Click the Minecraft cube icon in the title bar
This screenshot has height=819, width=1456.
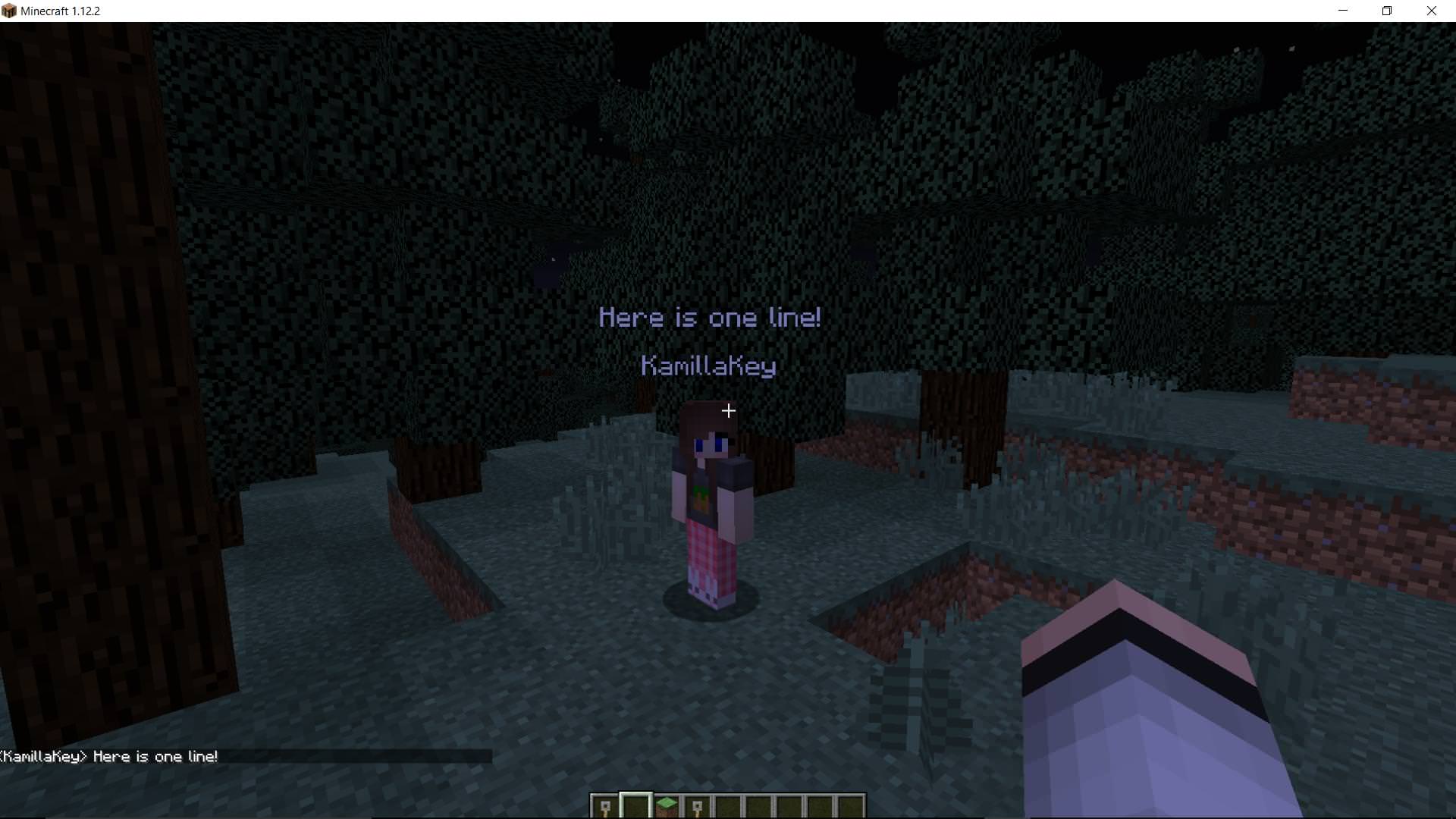coord(9,11)
